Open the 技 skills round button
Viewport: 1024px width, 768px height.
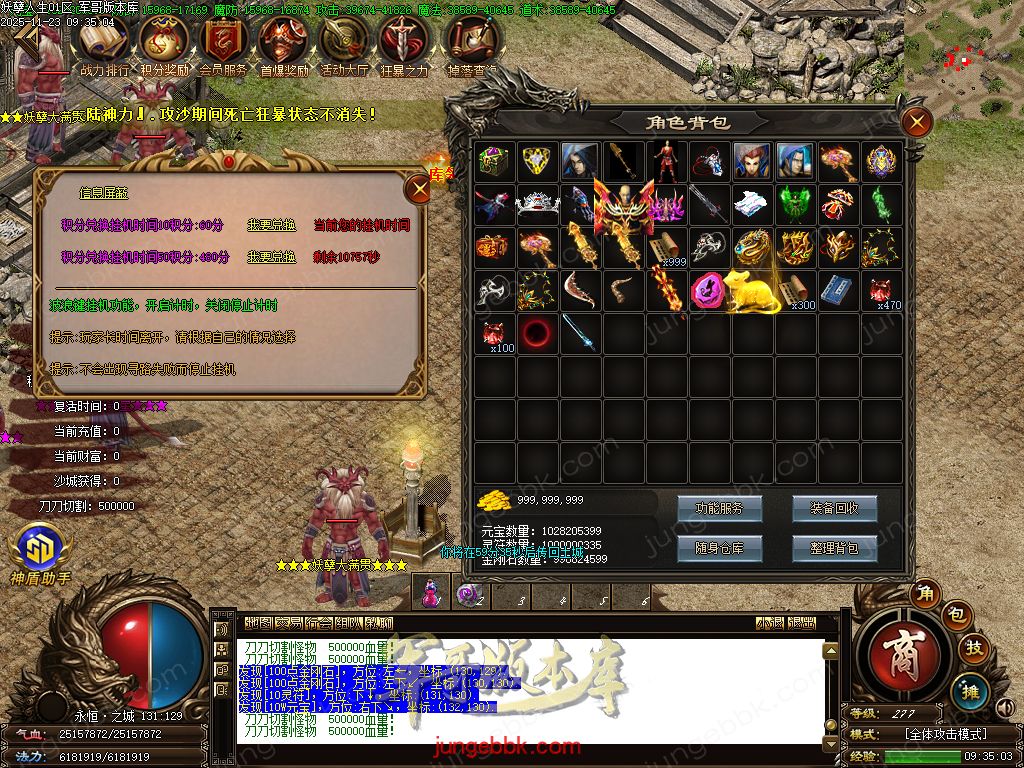click(974, 649)
